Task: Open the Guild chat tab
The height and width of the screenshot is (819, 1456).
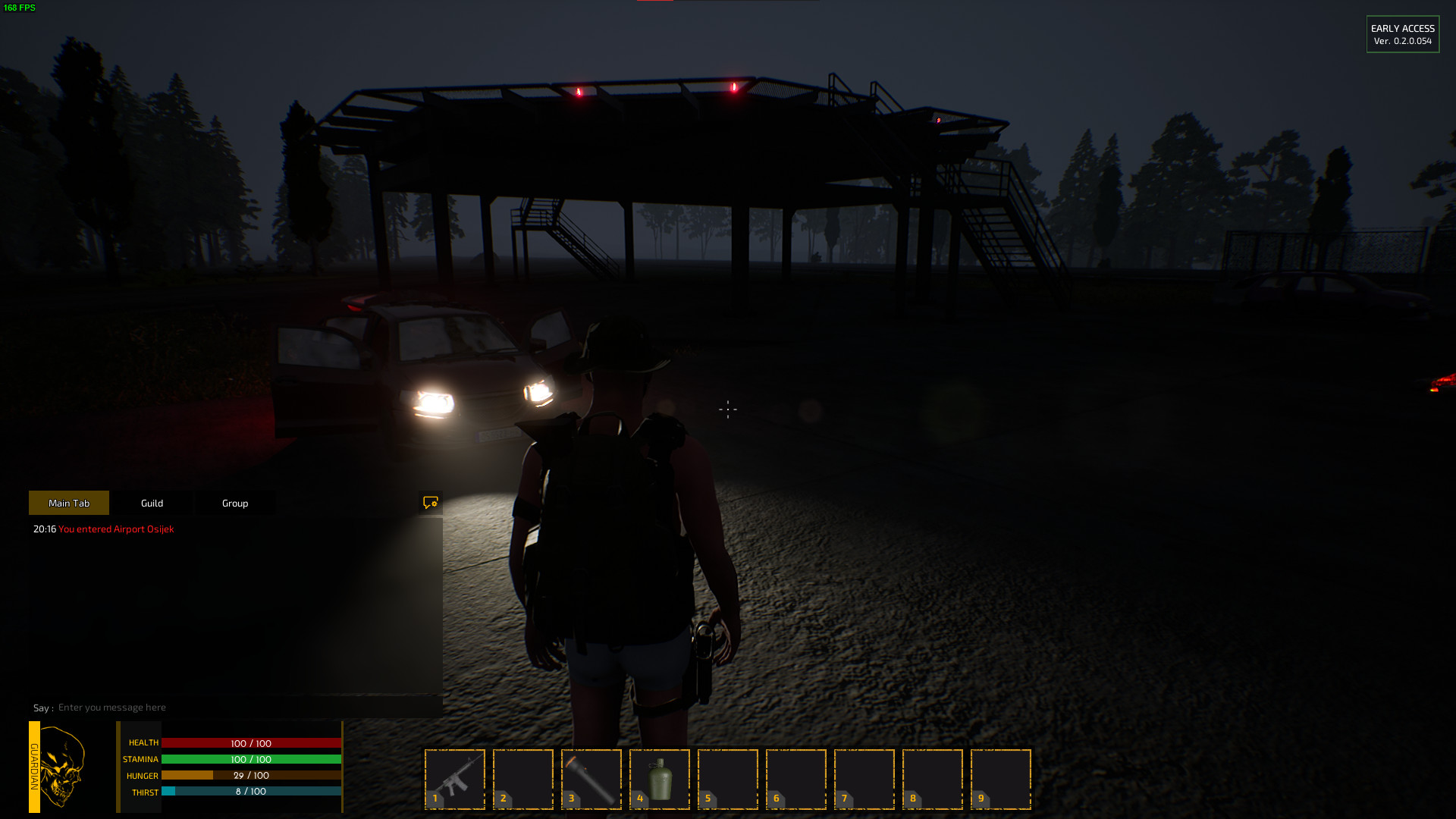Action: [152, 503]
